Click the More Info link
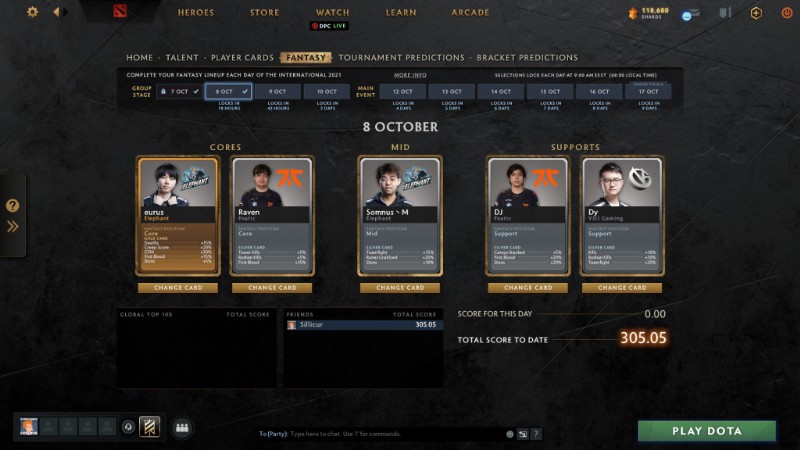 coord(410,75)
